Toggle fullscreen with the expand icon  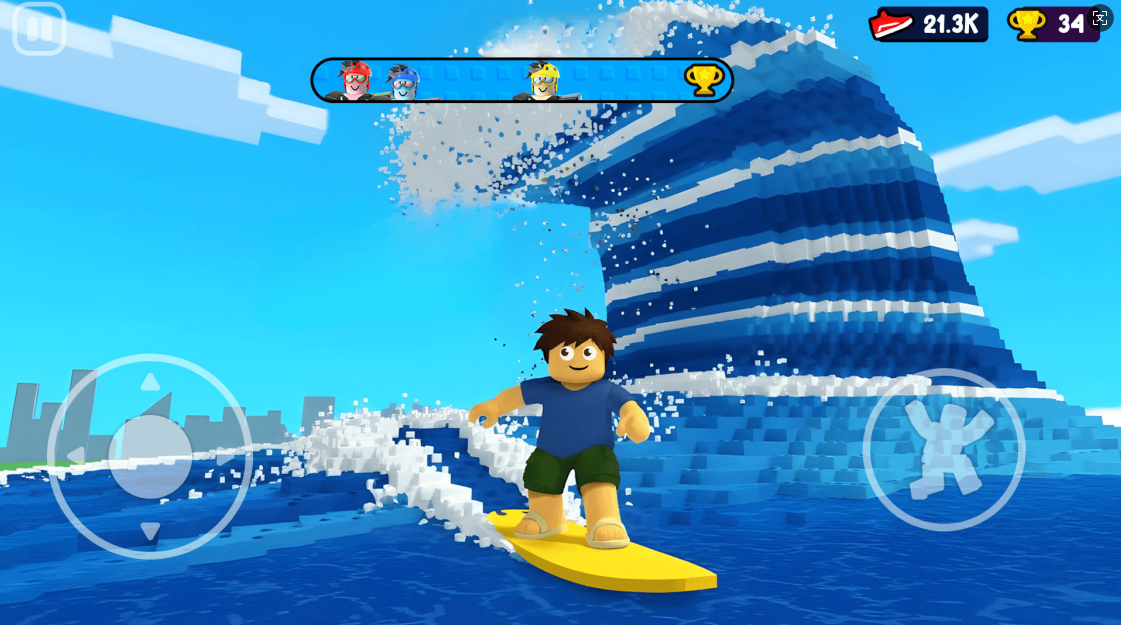(x=1100, y=18)
